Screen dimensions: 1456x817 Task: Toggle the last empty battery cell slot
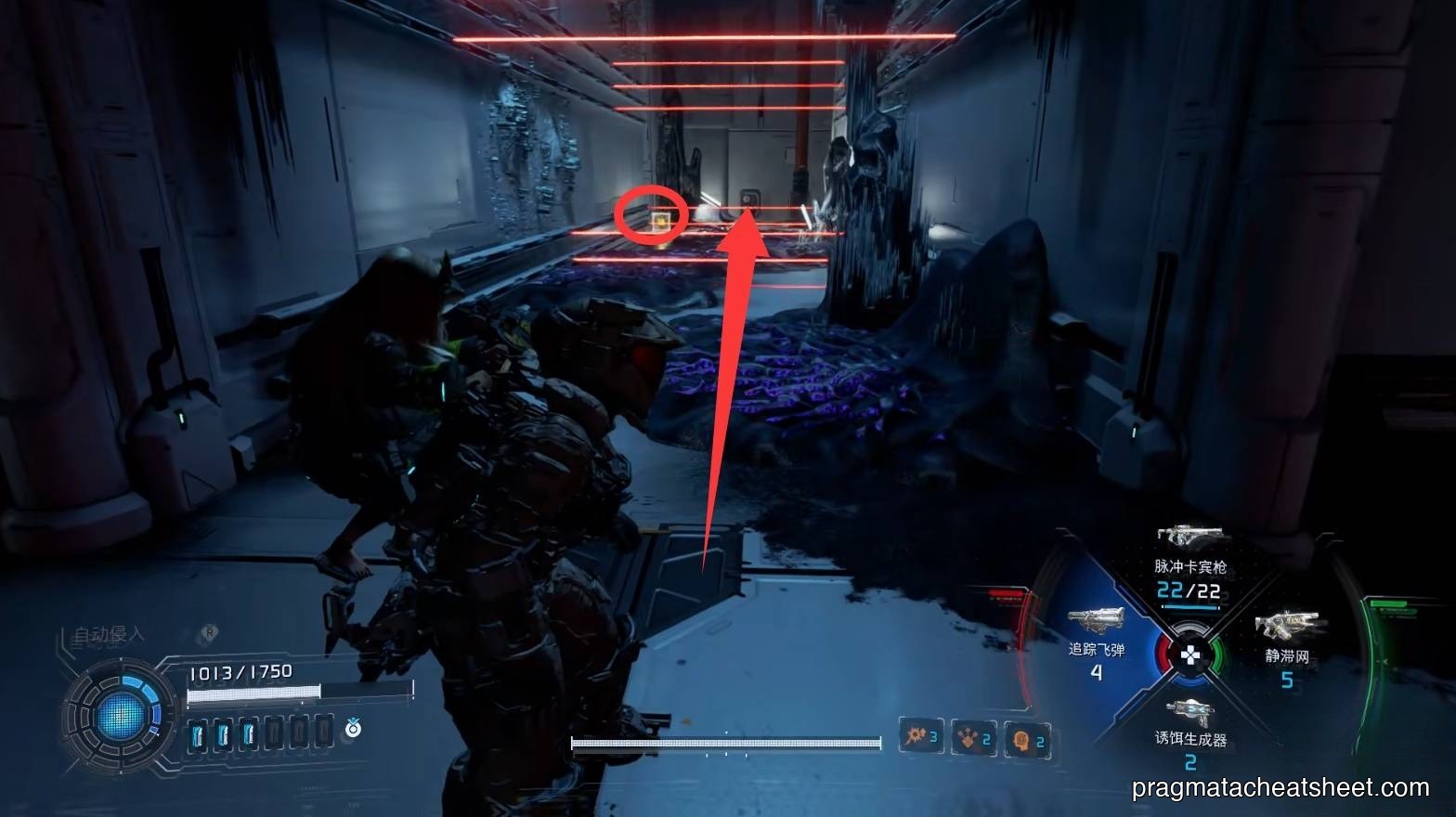coord(323,733)
